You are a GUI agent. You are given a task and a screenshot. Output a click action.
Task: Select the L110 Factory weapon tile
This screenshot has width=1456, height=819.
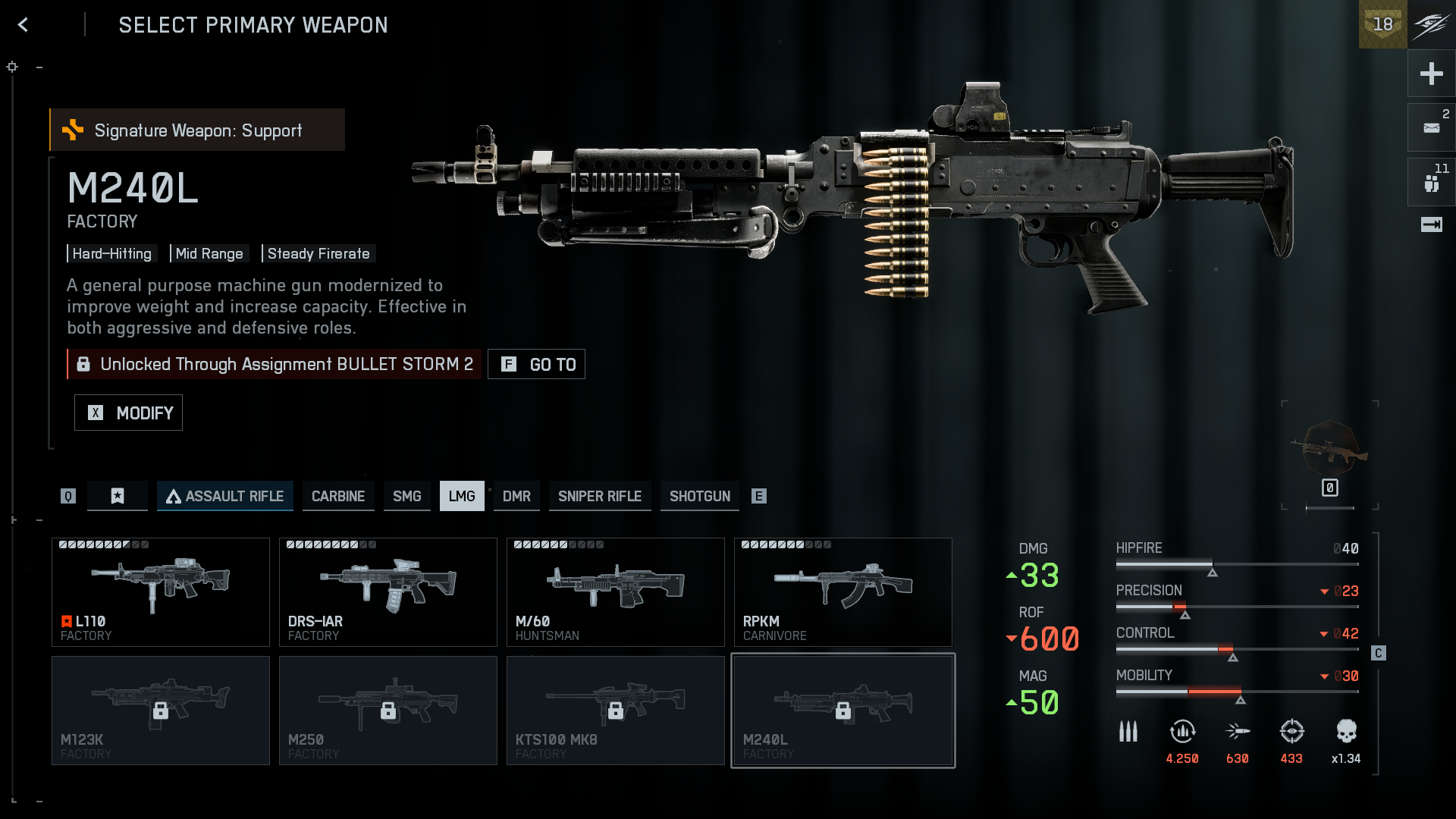[x=161, y=591]
